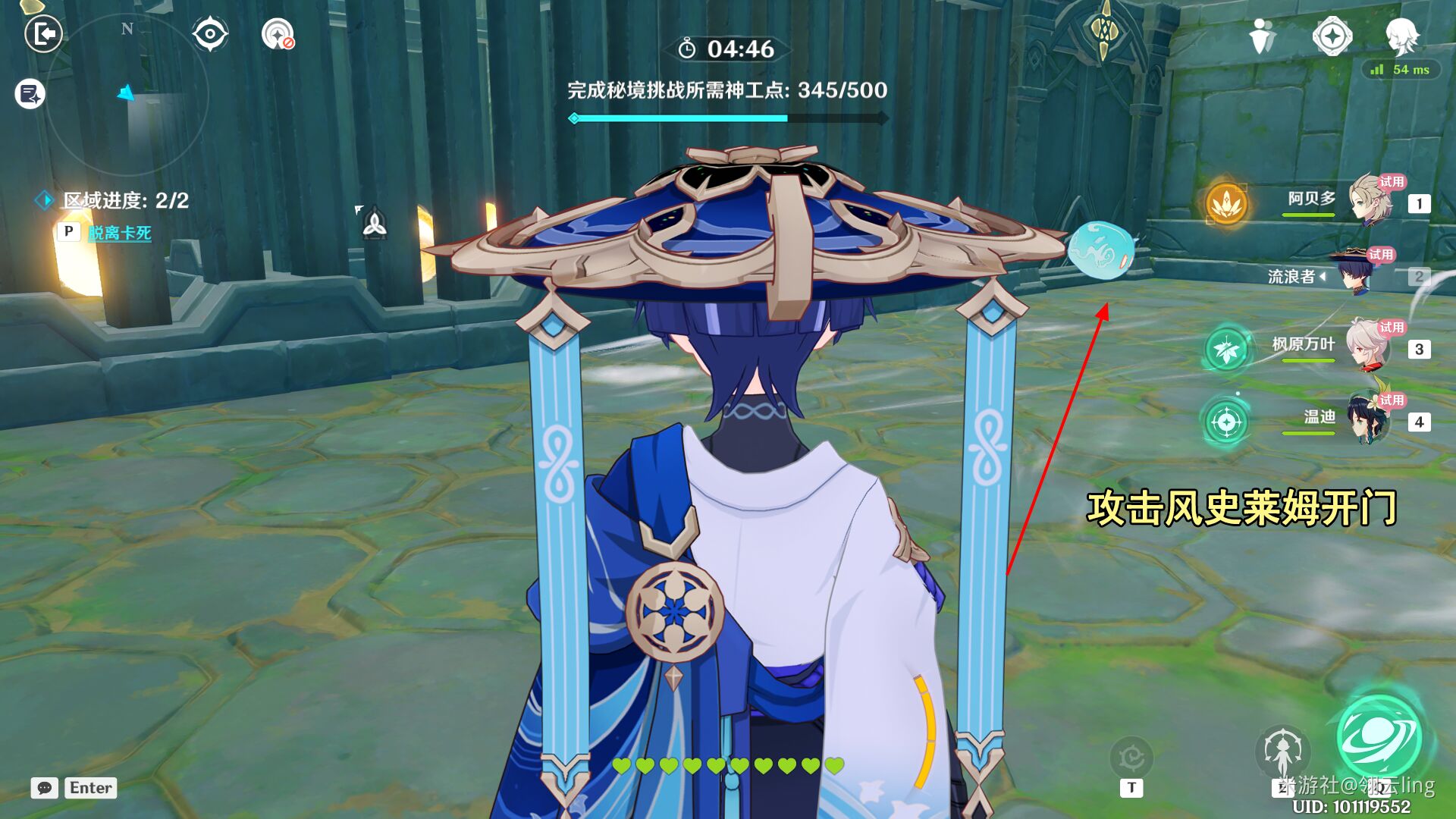This screenshot has height=819, width=1456.
Task: Click the Enter chat button
Action: tap(90, 788)
